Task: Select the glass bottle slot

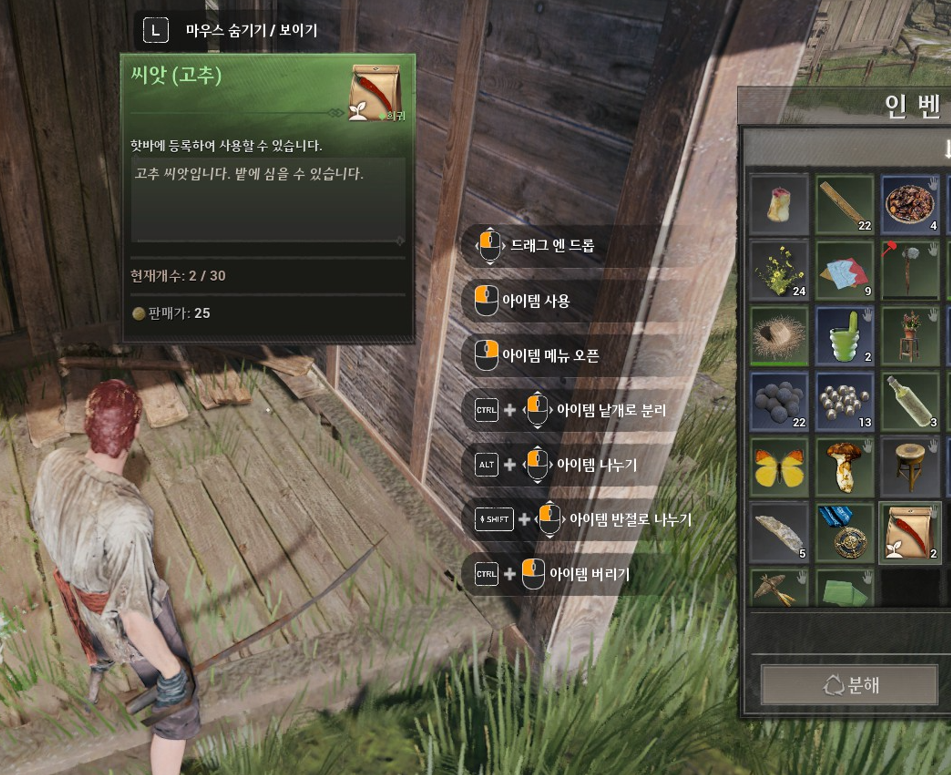Action: (x=910, y=401)
